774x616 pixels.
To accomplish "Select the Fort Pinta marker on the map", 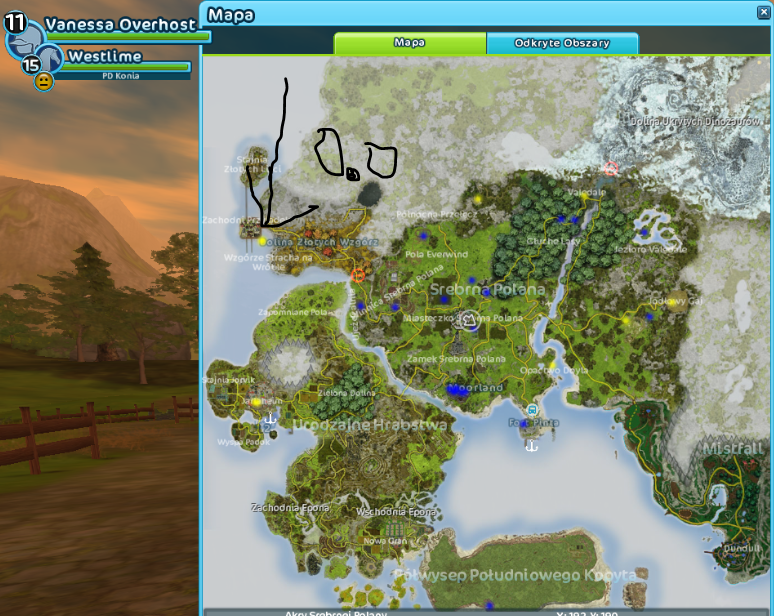I will tap(532, 410).
